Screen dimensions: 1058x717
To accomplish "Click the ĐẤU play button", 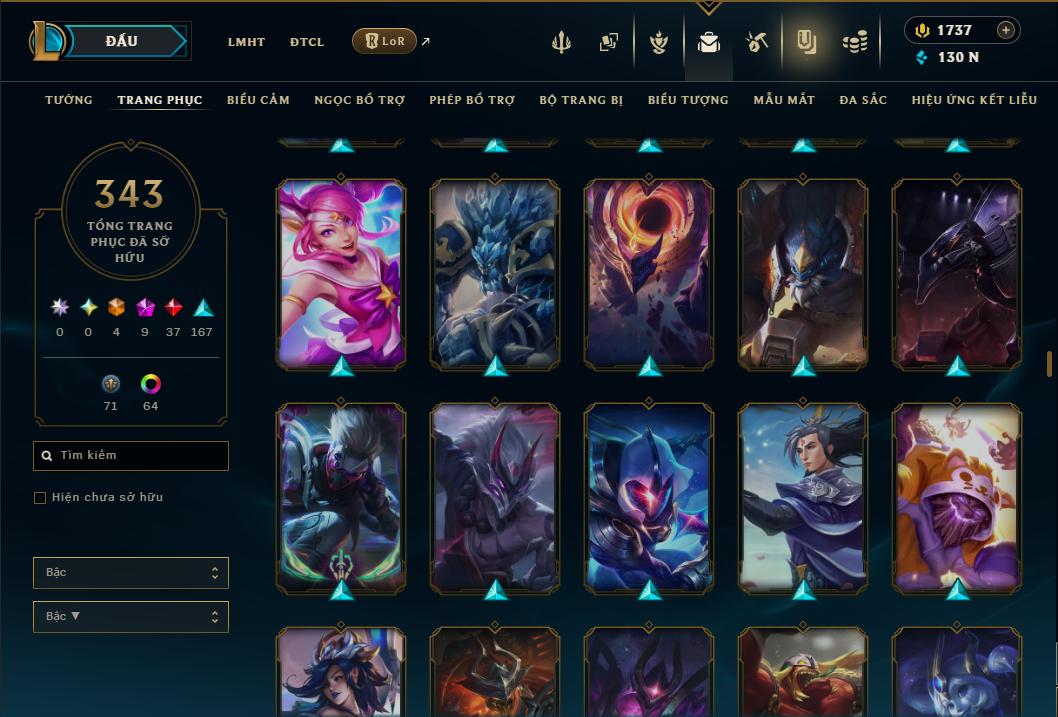I will pyautogui.click(x=122, y=41).
